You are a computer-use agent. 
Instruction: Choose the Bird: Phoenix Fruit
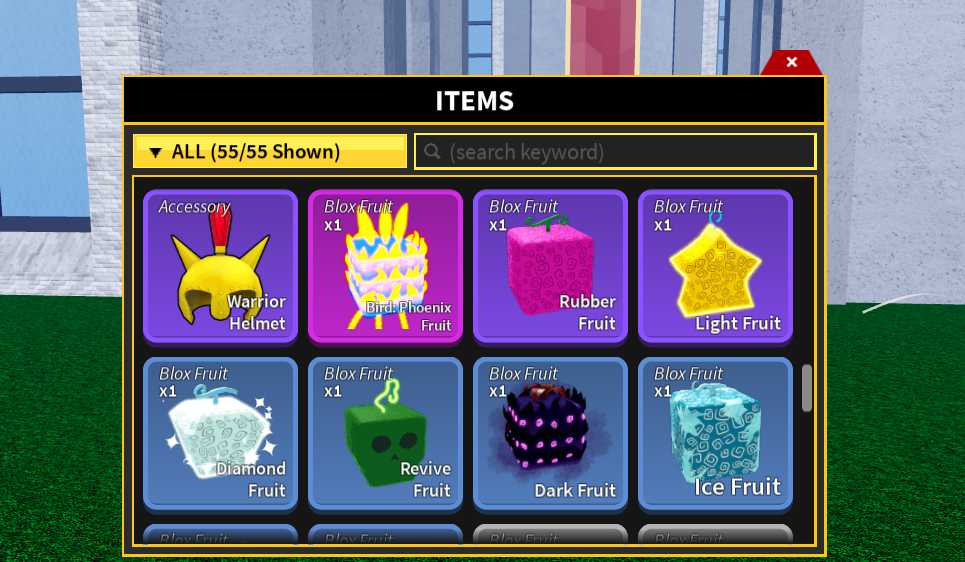coord(385,266)
